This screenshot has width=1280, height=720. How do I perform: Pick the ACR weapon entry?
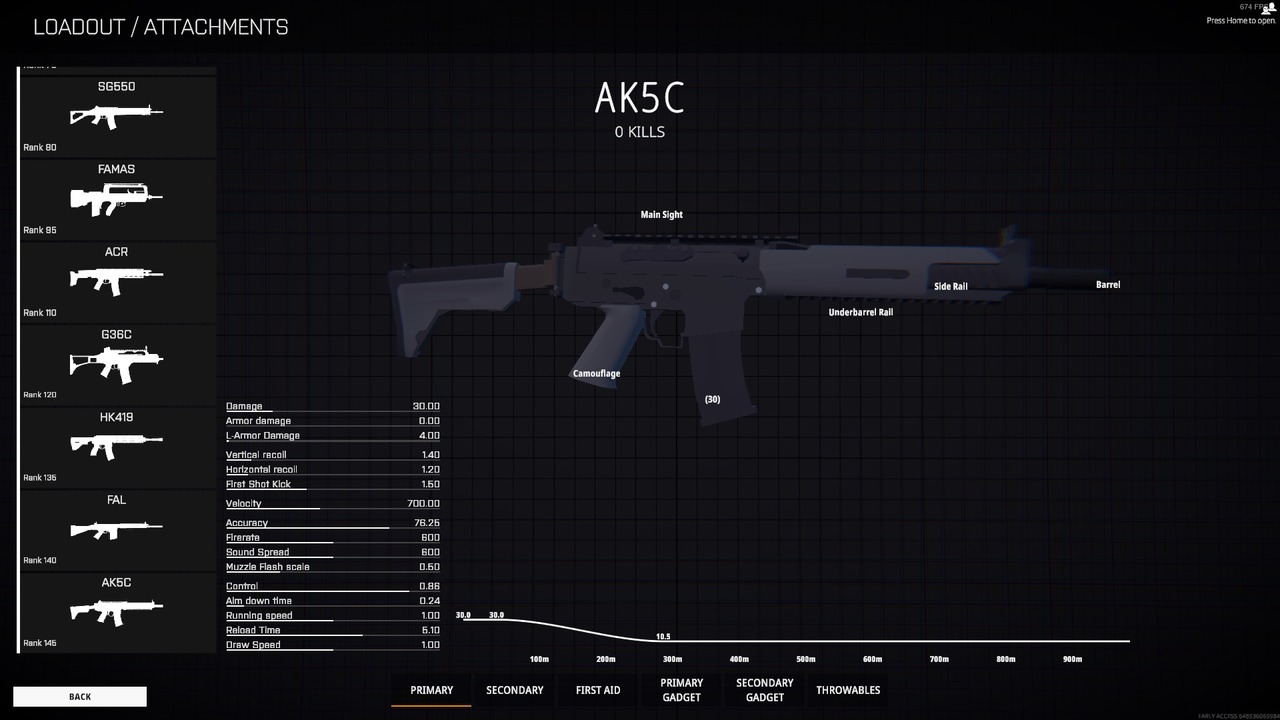pos(117,282)
